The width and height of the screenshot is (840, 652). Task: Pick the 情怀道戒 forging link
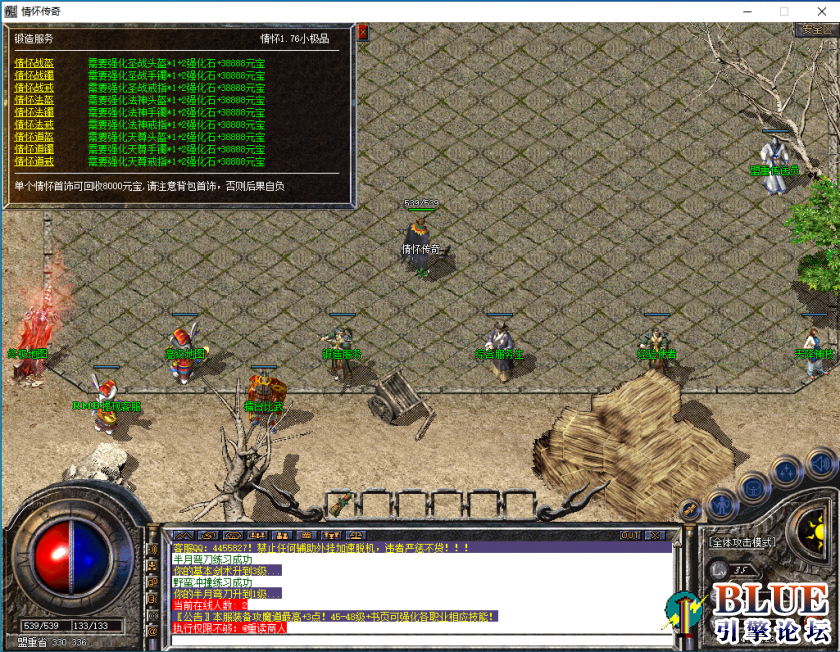(x=34, y=161)
